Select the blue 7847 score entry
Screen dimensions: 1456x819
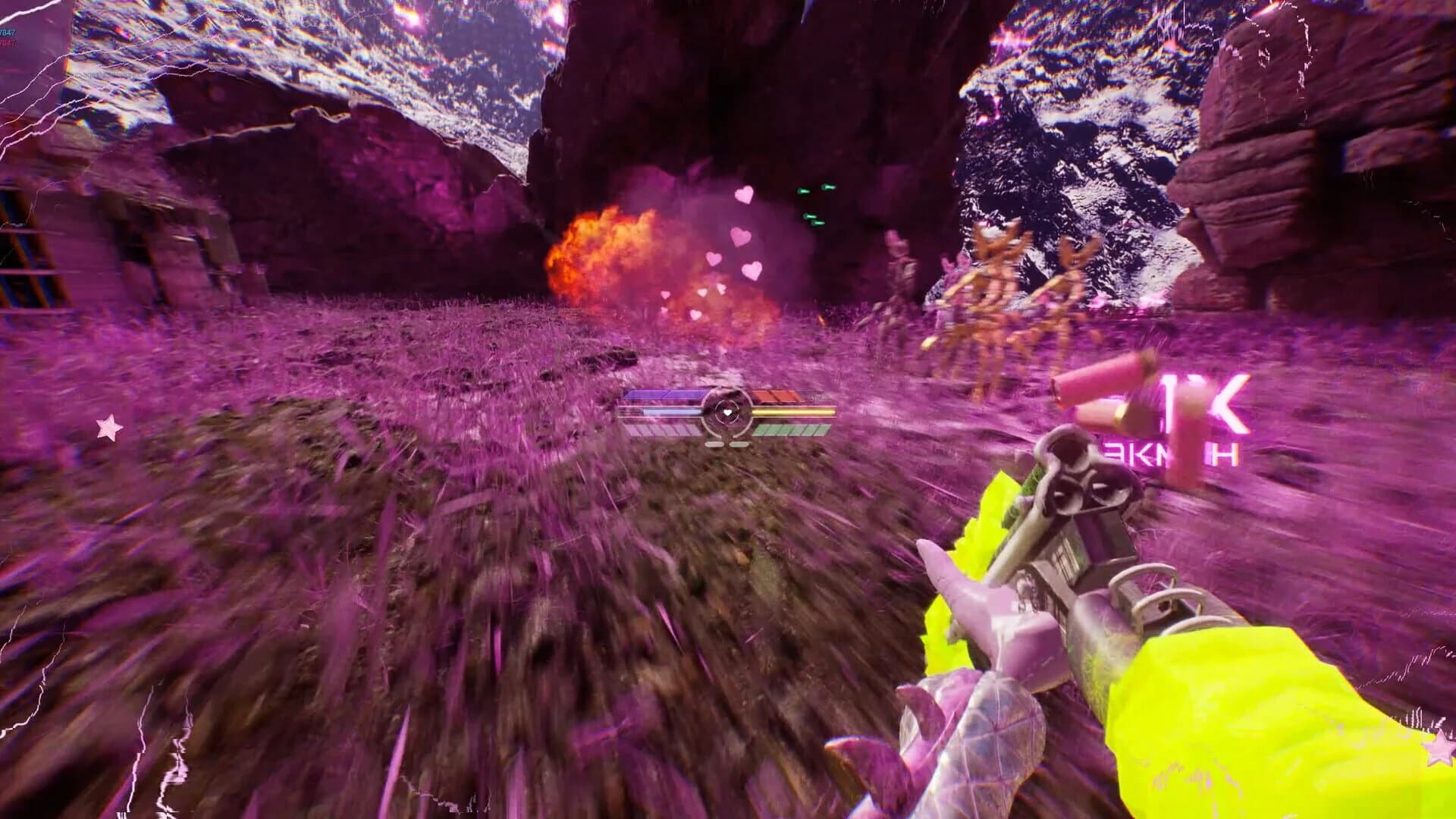pyautogui.click(x=8, y=33)
